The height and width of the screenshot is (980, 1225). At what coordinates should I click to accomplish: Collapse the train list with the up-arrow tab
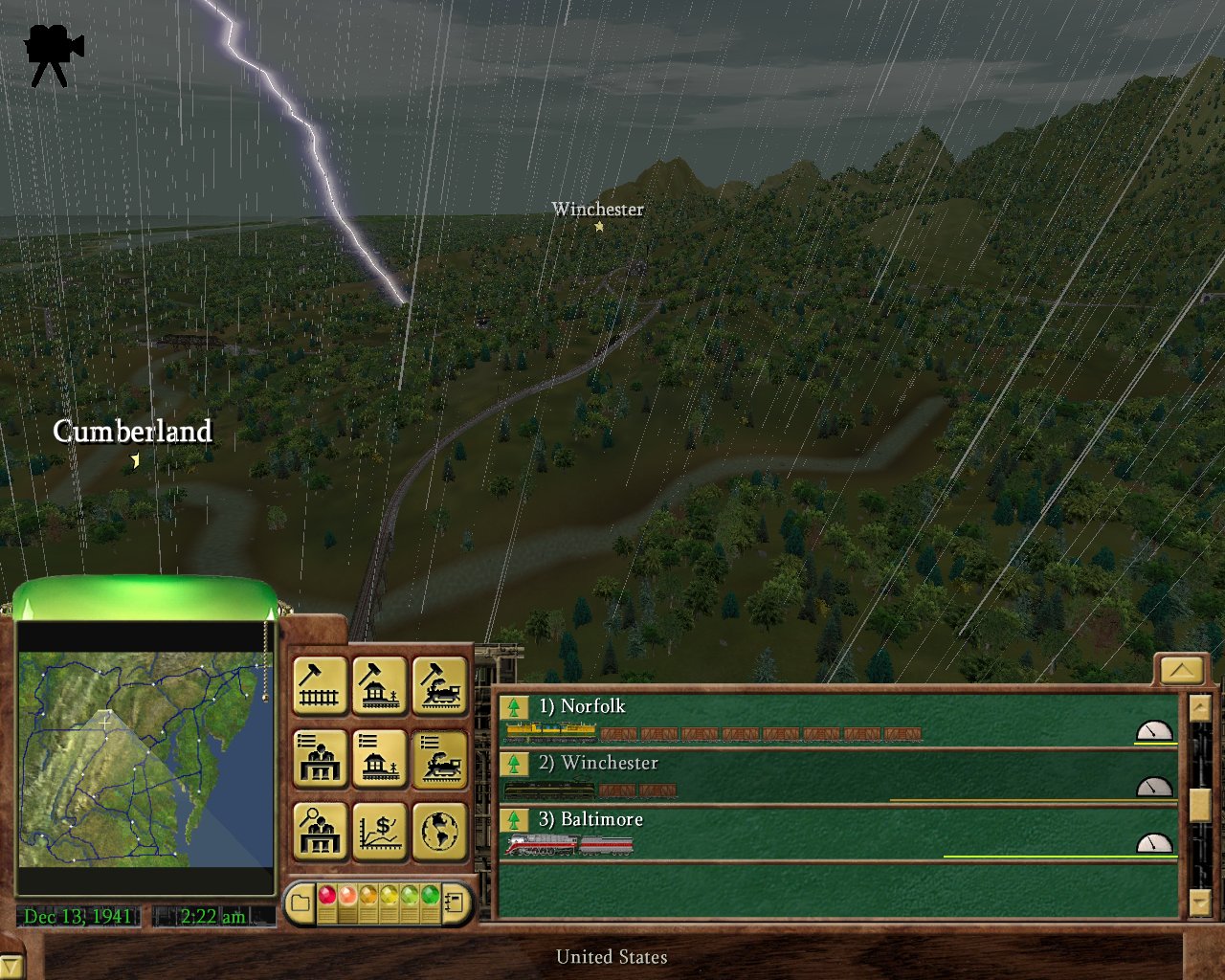[x=1180, y=670]
